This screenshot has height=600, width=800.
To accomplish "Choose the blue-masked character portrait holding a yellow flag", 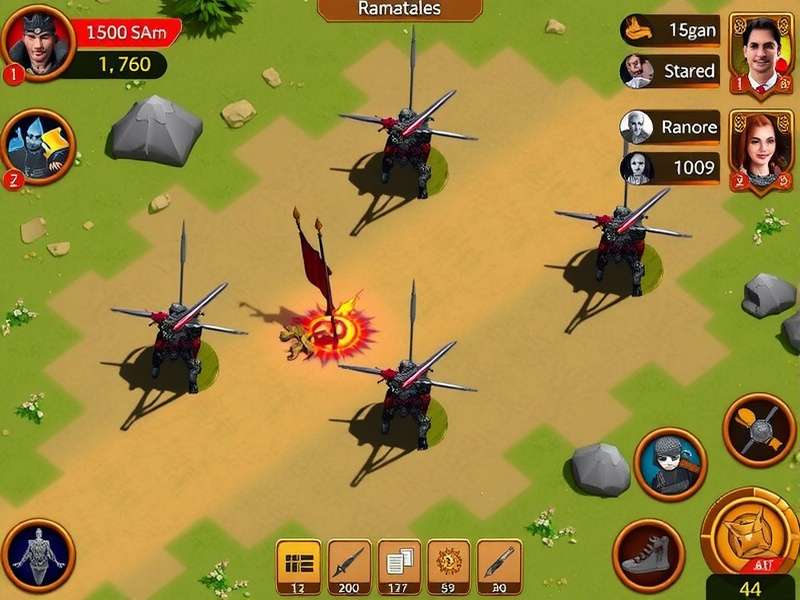I will point(38,146).
